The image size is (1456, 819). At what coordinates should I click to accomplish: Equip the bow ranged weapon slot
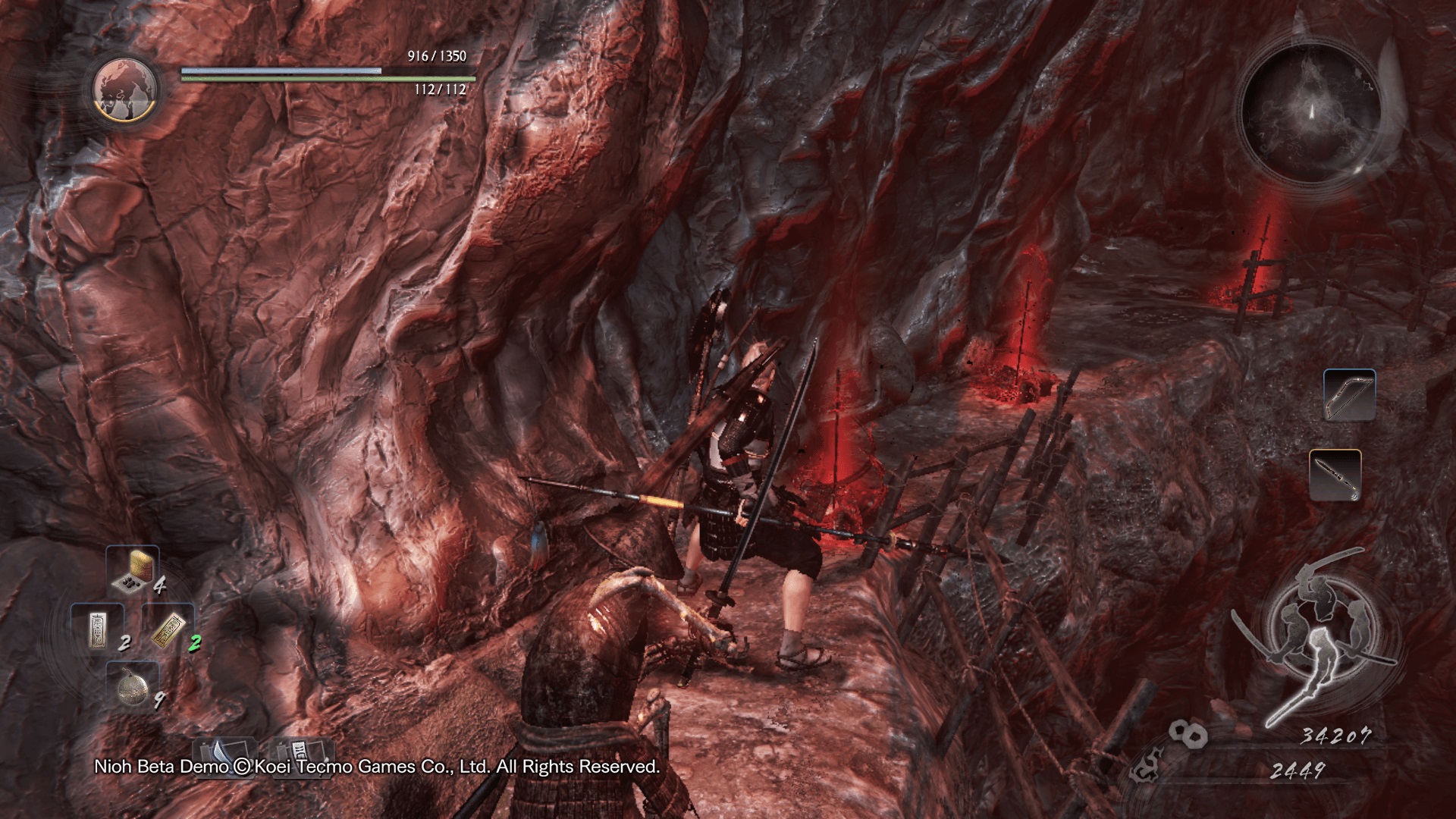click(x=1349, y=395)
